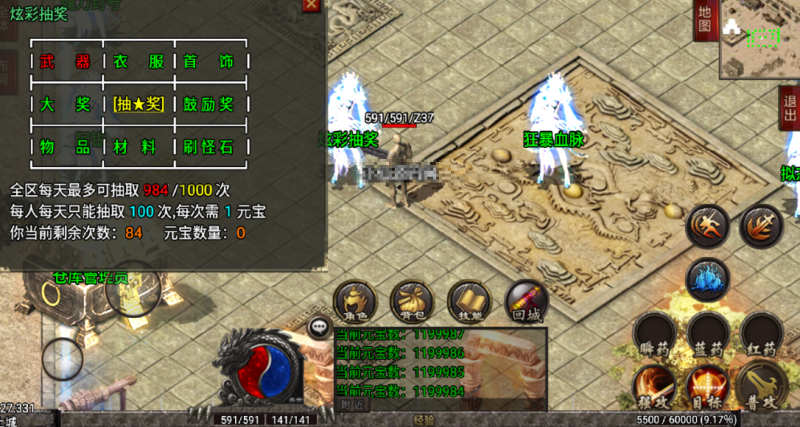The image size is (800, 427).
Task: Choose the 鼓励奖 consolation prize option
Action: [208, 105]
